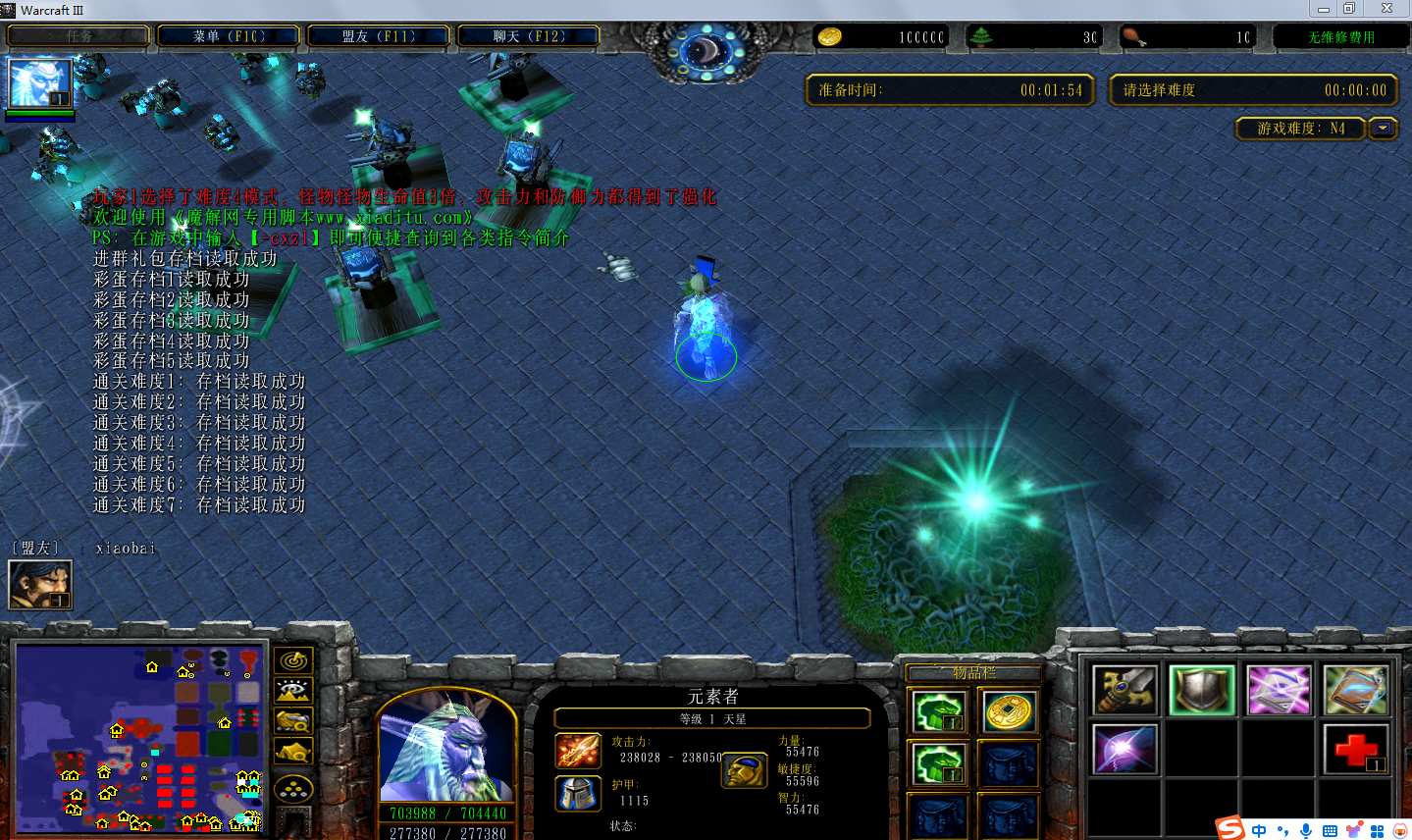Close the Warcraft III window
The height and width of the screenshot is (840, 1412).
pos(1386,9)
